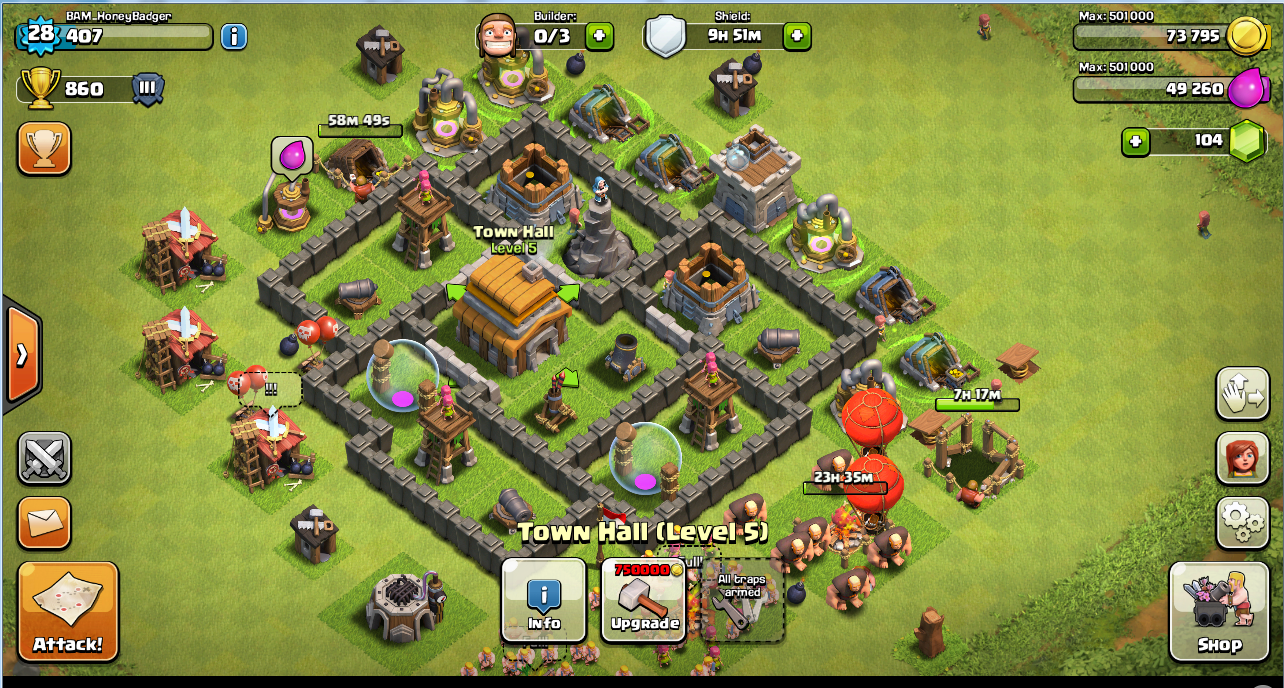Open the orange trophy achievements button
This screenshot has width=1284, height=688.
[x=44, y=148]
